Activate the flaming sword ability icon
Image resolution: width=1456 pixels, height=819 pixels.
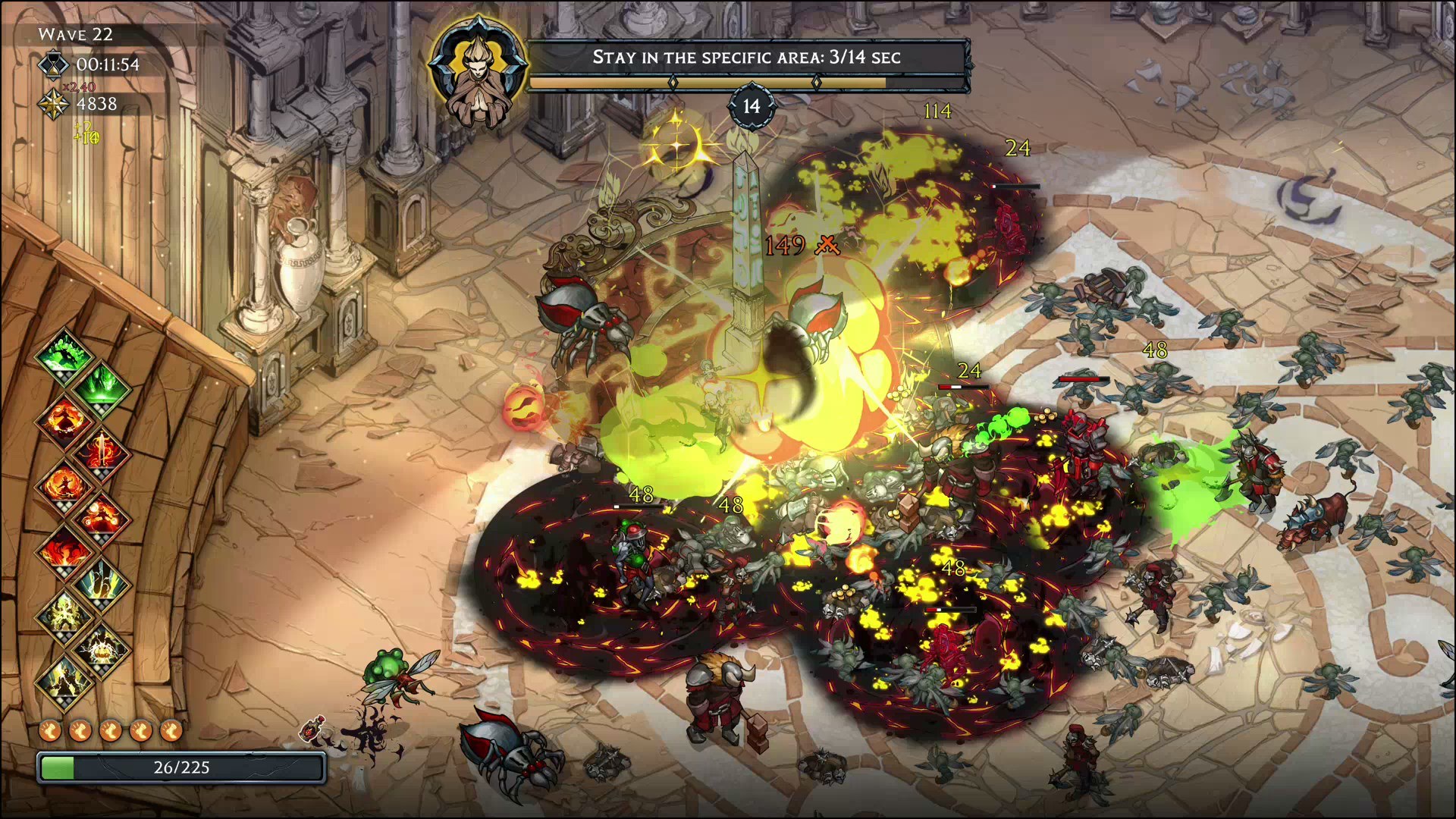[102, 451]
